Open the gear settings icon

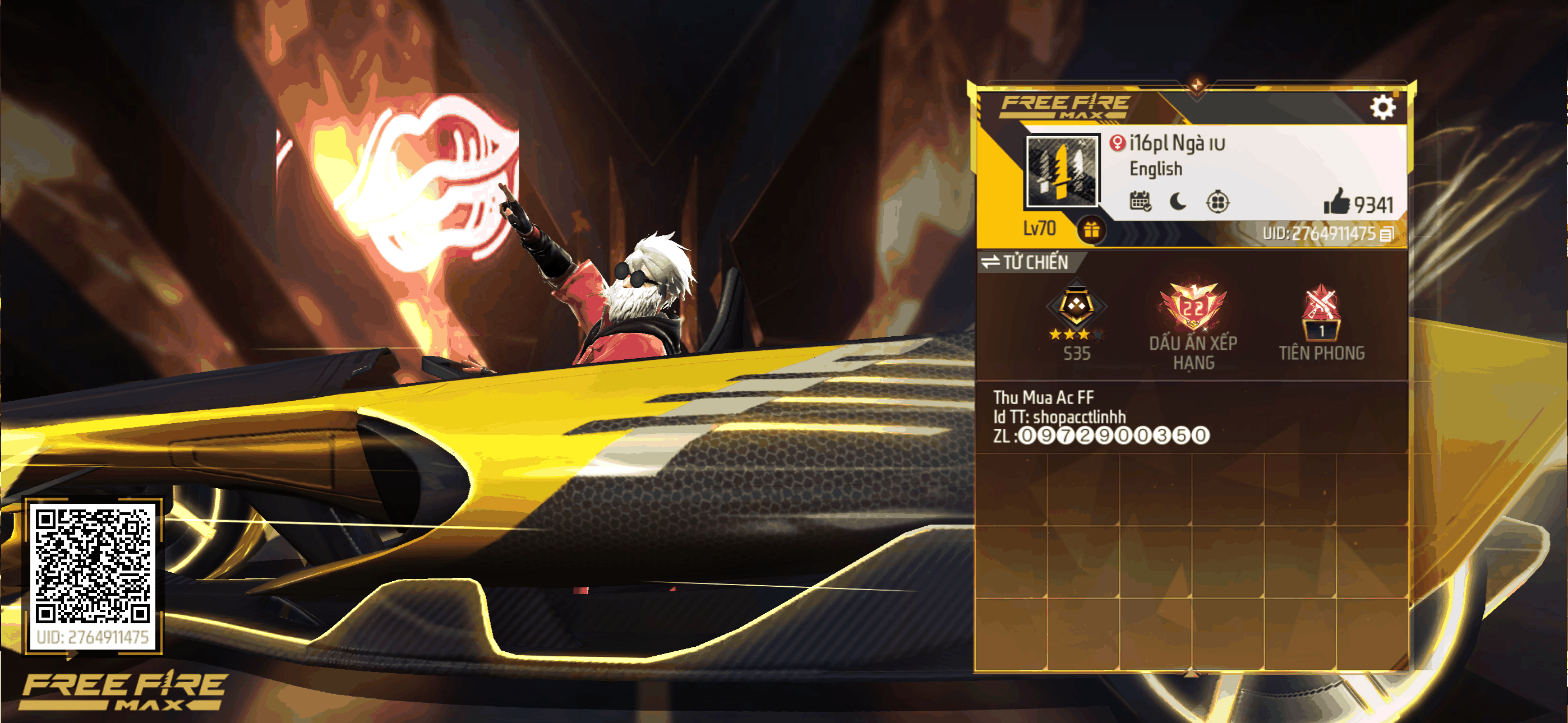point(1382,108)
